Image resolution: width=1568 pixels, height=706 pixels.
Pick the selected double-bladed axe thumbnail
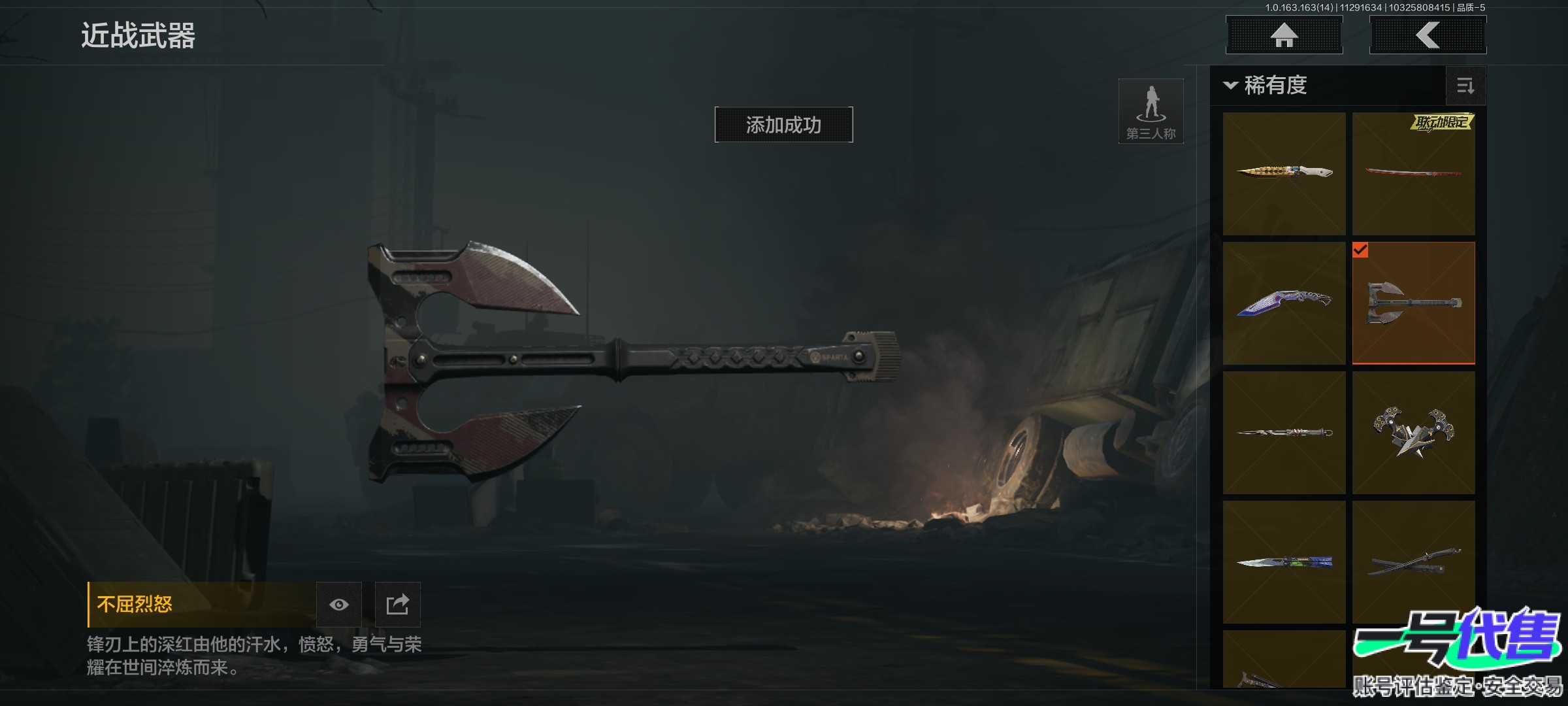pos(1413,303)
